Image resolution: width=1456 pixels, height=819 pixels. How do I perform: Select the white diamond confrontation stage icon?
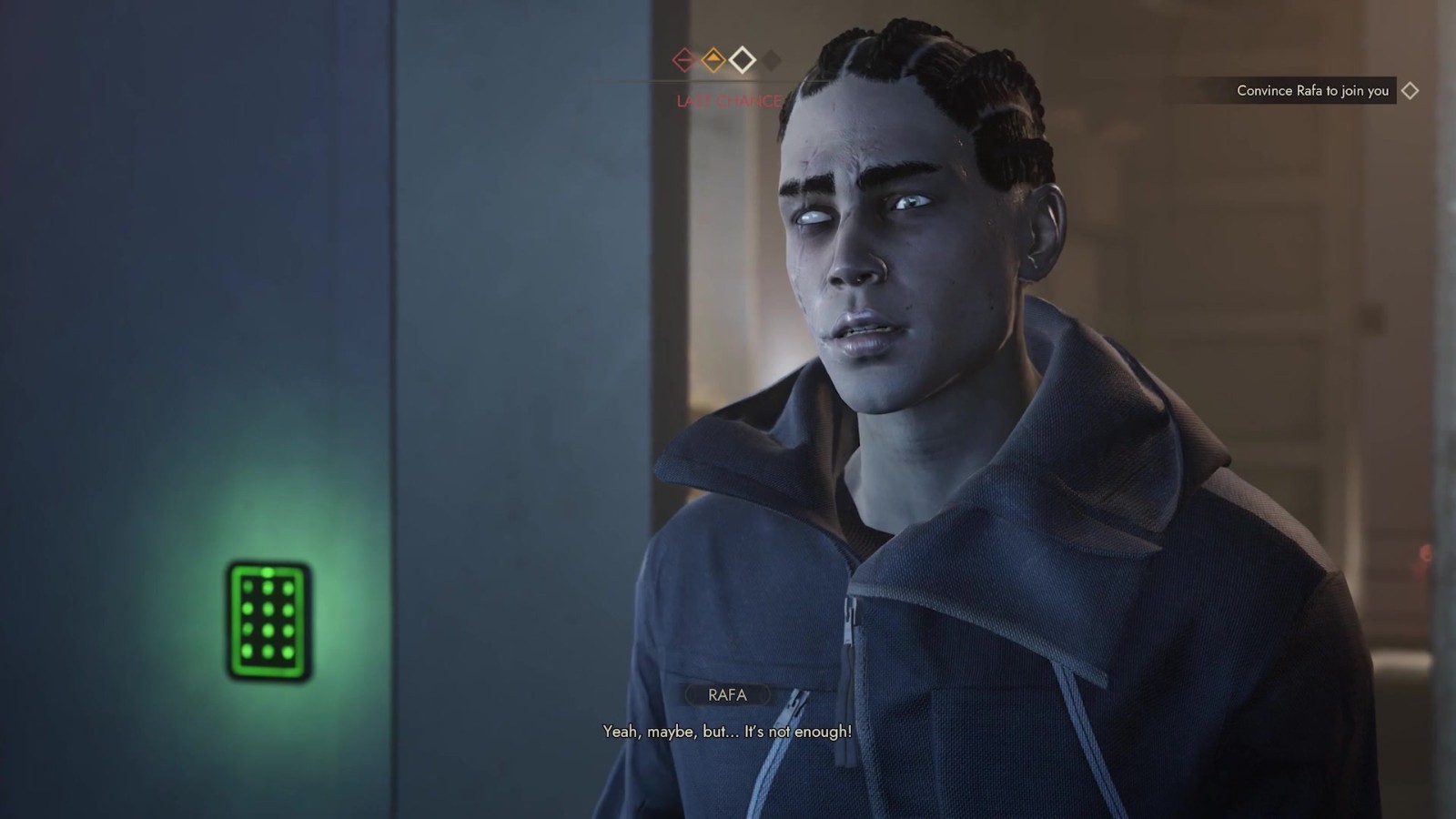click(743, 60)
